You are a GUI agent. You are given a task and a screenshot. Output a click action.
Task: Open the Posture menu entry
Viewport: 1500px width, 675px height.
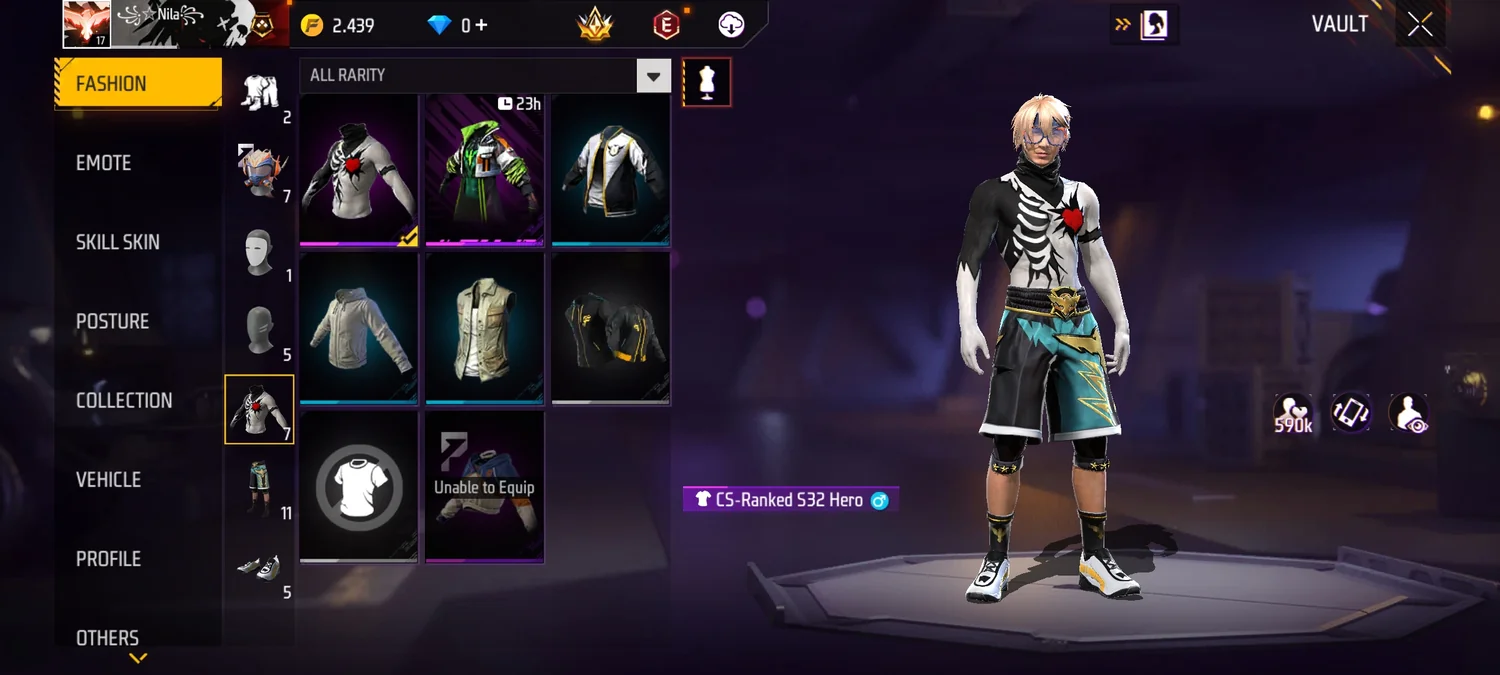[112, 321]
